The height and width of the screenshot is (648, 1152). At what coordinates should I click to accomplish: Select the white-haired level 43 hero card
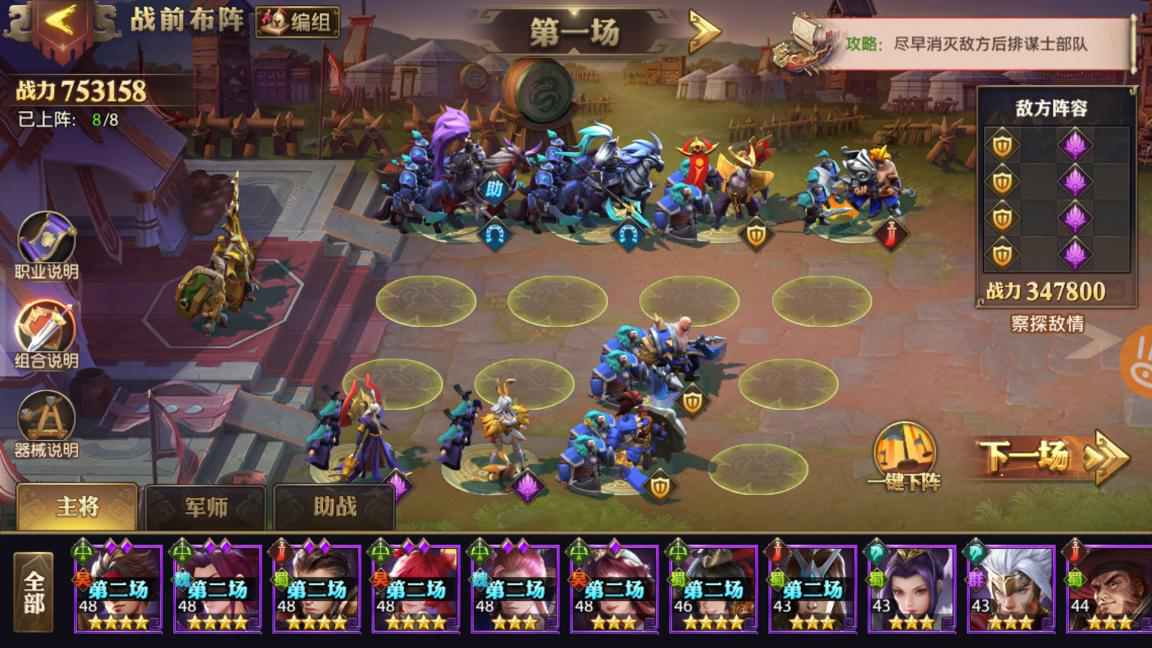1010,589
